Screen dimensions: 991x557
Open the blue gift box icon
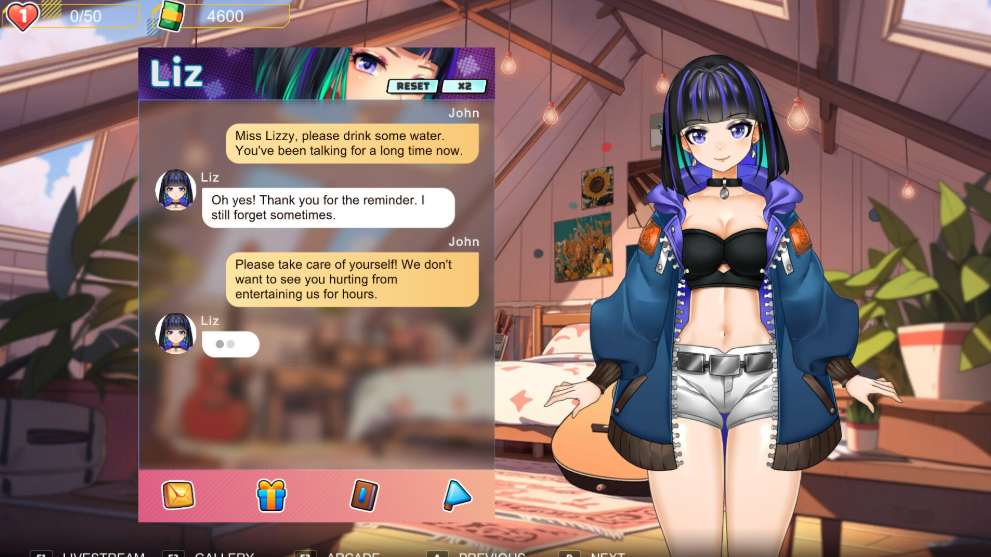271,494
